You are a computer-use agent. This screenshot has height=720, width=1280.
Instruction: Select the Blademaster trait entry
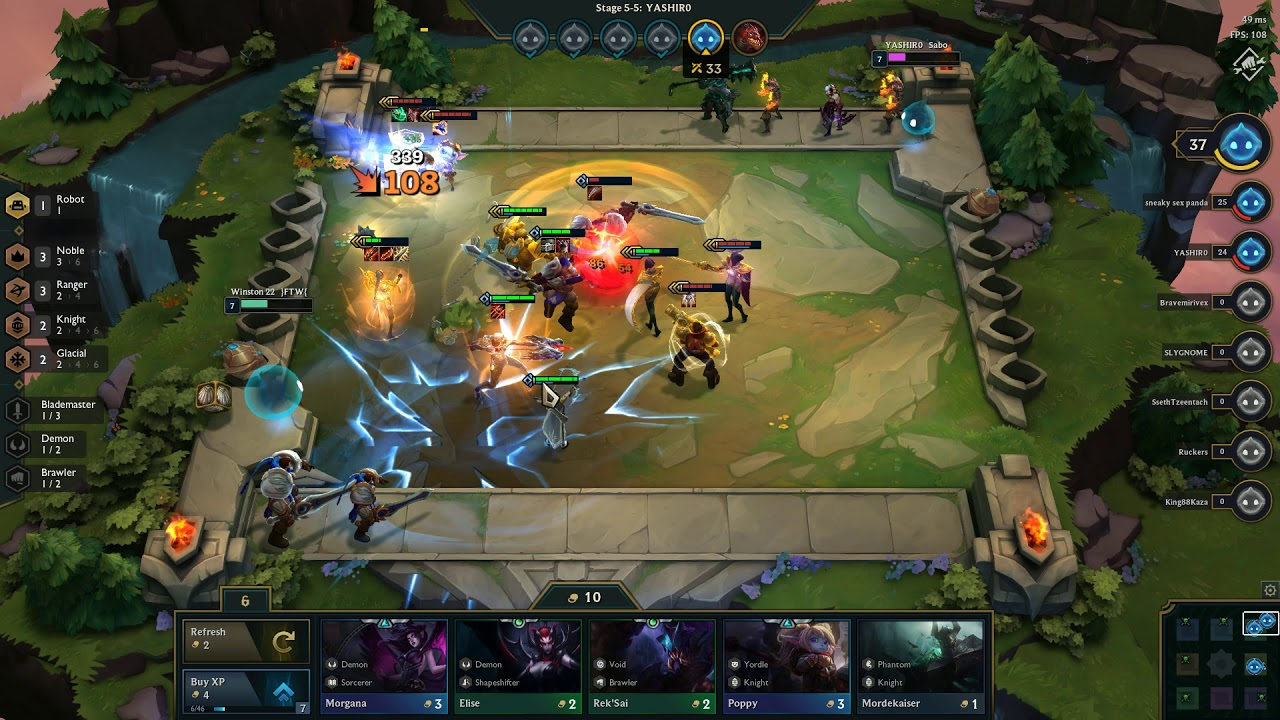click(x=58, y=410)
